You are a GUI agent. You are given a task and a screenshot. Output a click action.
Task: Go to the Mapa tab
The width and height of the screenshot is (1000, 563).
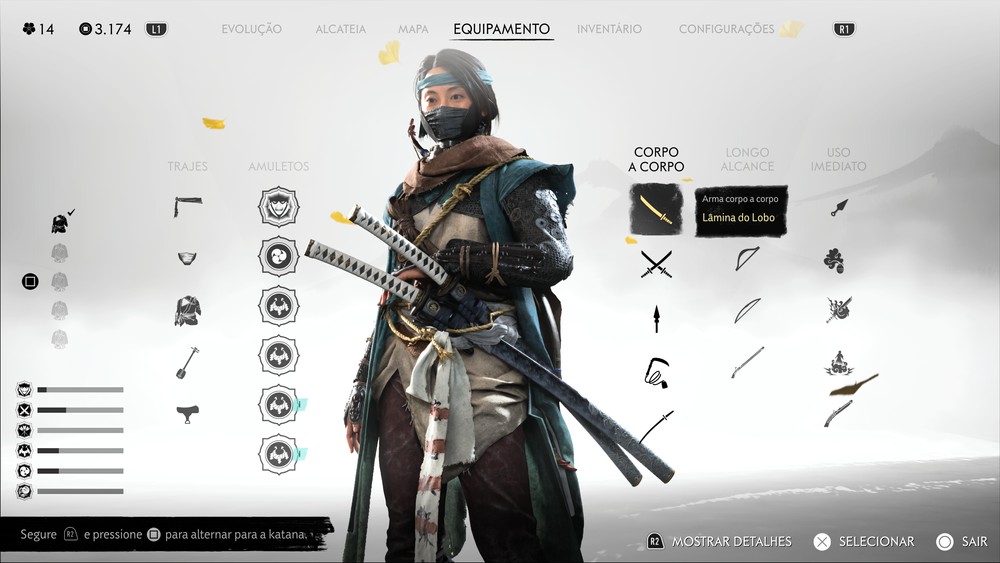tap(413, 29)
